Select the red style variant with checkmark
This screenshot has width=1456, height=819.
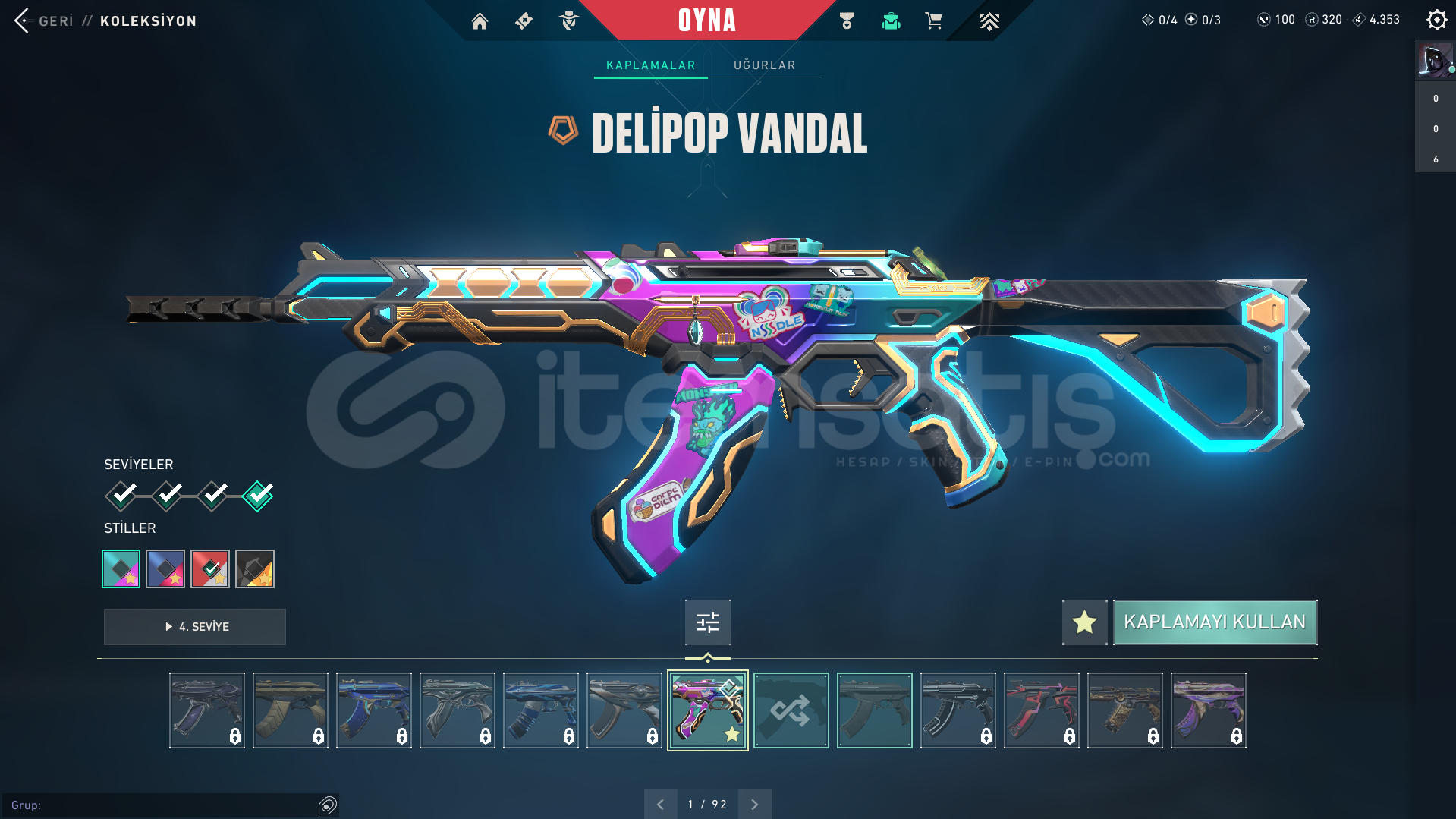tap(210, 569)
